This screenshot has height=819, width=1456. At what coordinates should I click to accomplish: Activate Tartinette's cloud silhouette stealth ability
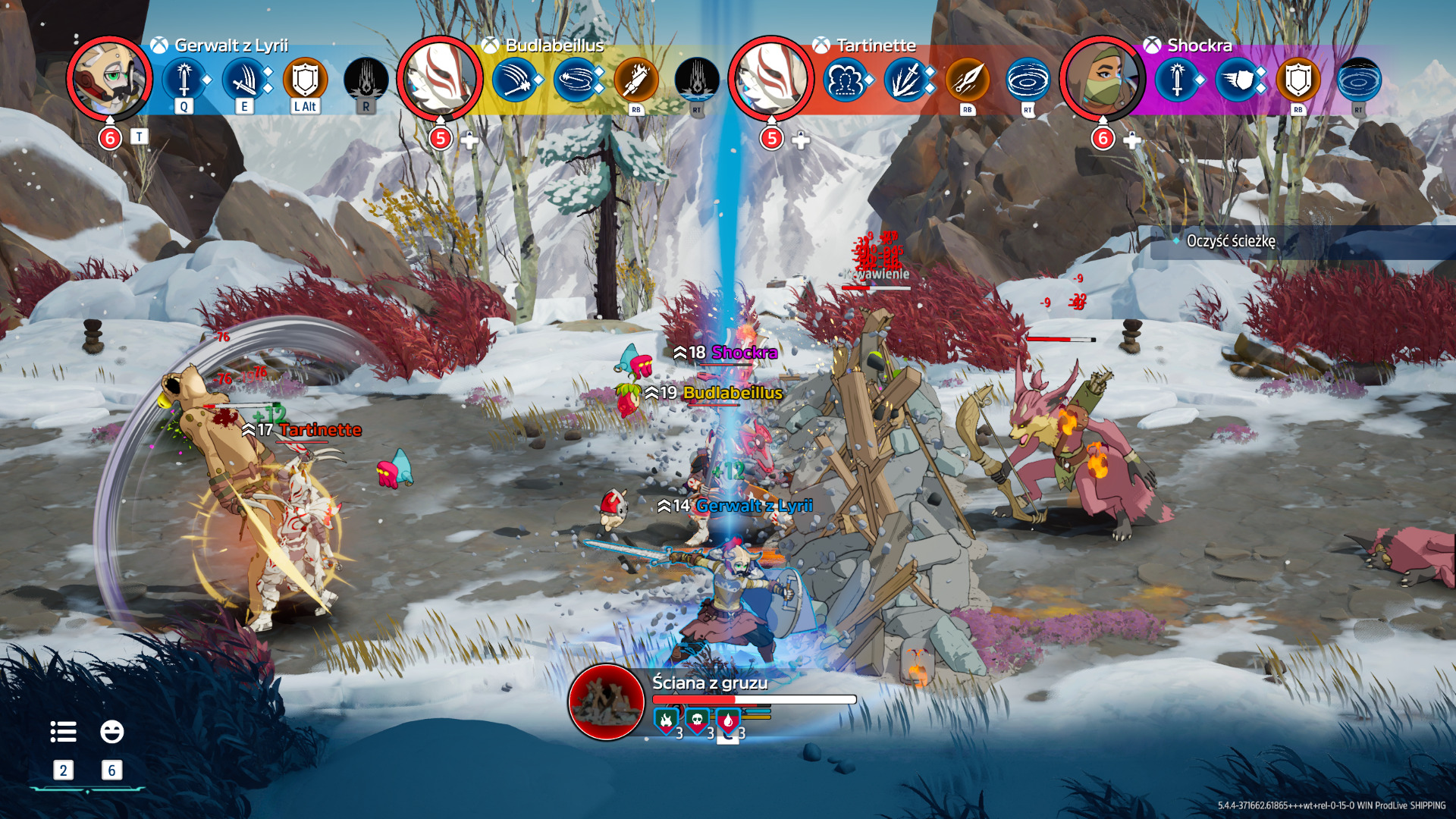click(x=845, y=79)
